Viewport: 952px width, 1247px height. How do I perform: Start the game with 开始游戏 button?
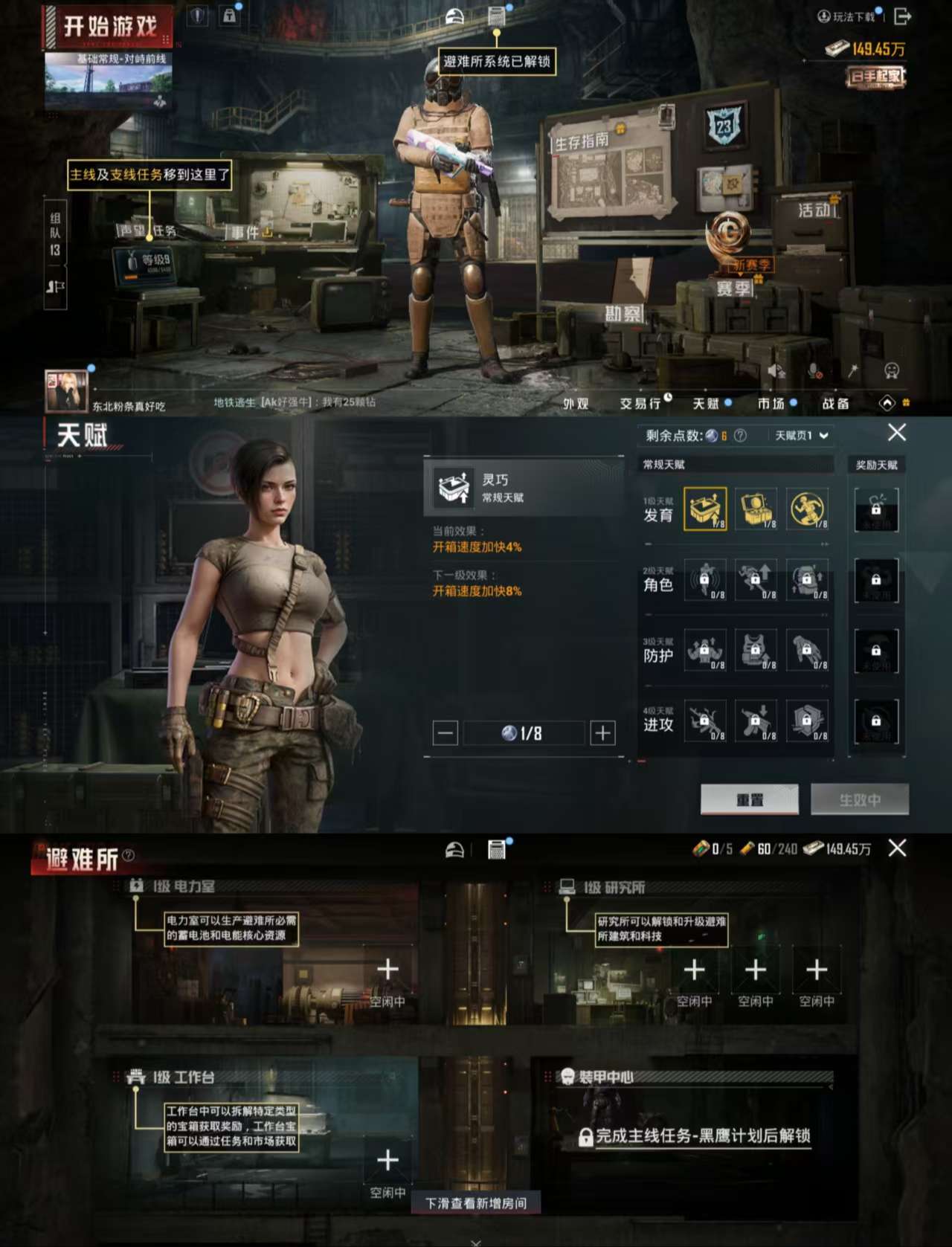click(109, 27)
